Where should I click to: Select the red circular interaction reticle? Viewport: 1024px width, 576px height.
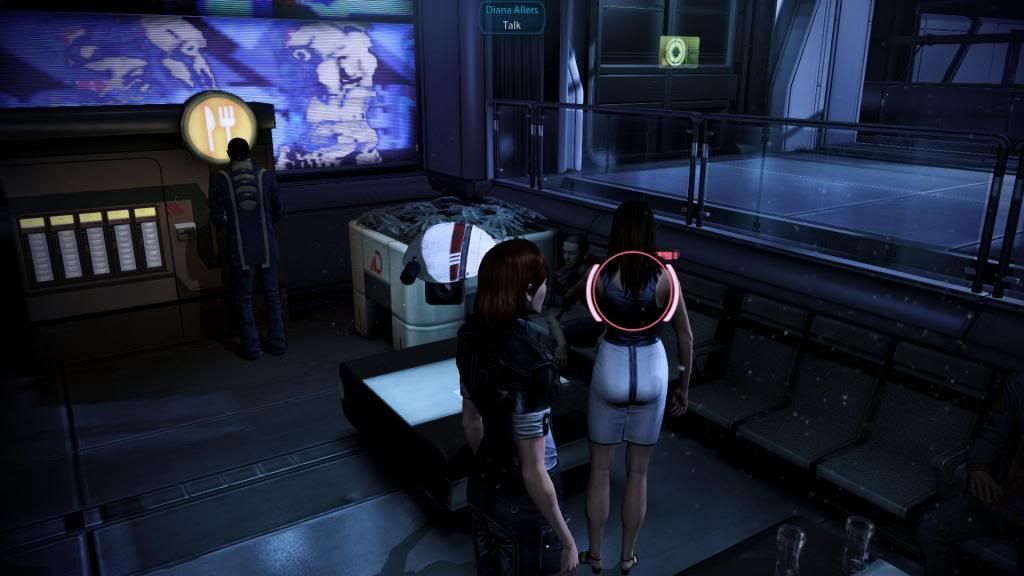coord(636,292)
